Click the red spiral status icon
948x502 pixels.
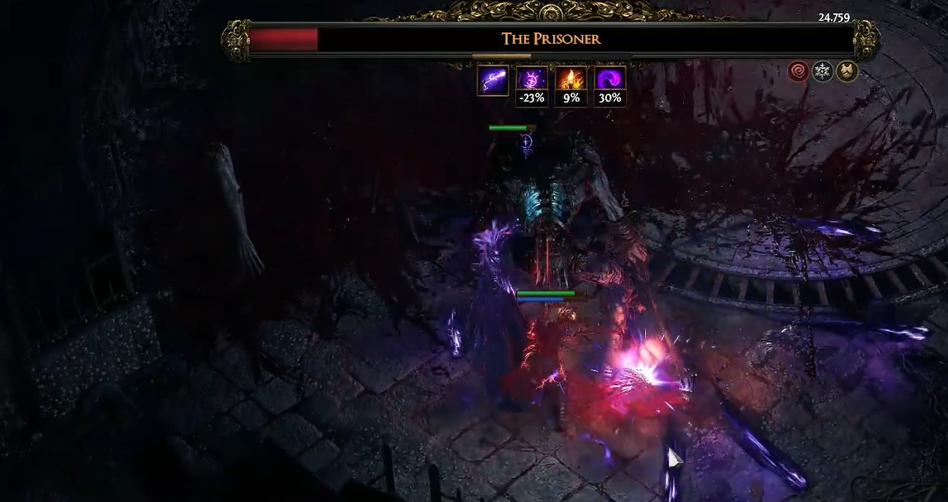(798, 71)
